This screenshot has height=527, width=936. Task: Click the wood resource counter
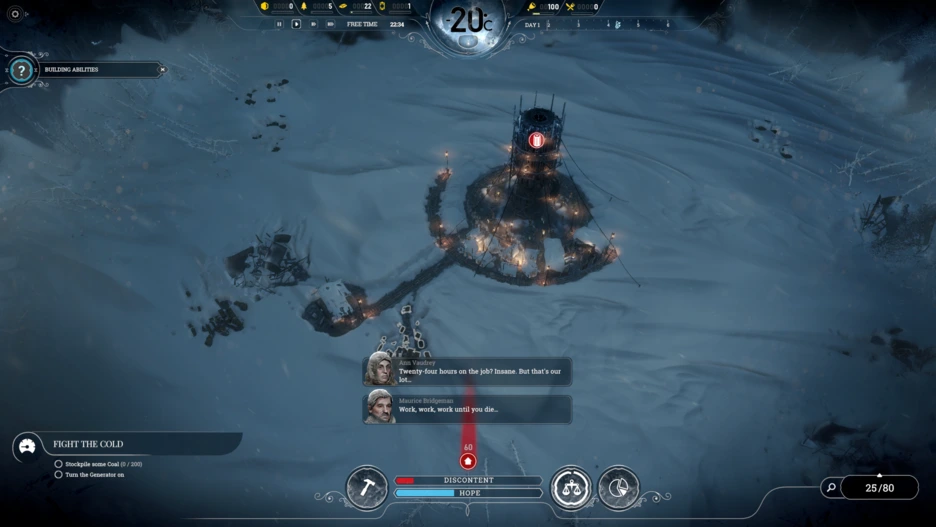point(316,7)
